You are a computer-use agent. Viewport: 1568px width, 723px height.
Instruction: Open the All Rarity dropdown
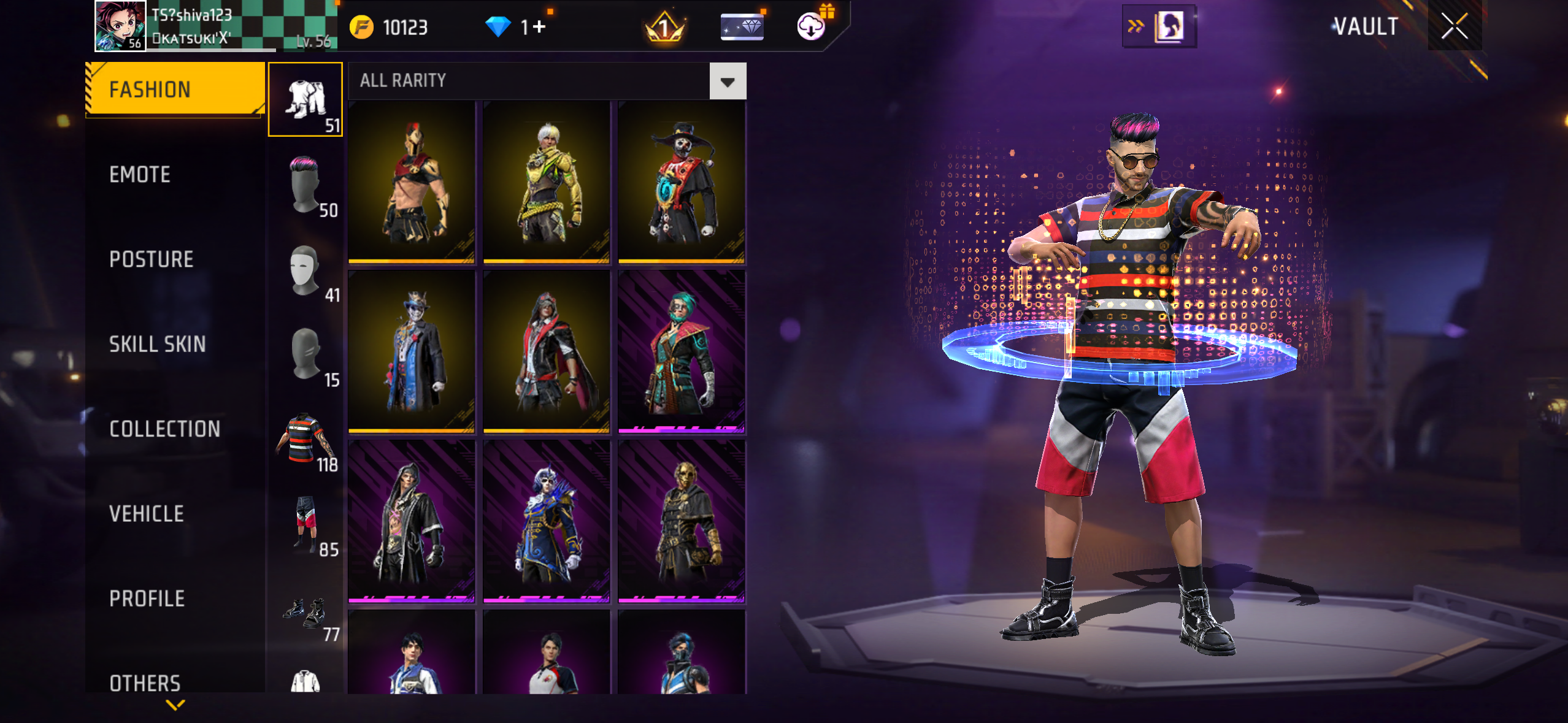728,81
